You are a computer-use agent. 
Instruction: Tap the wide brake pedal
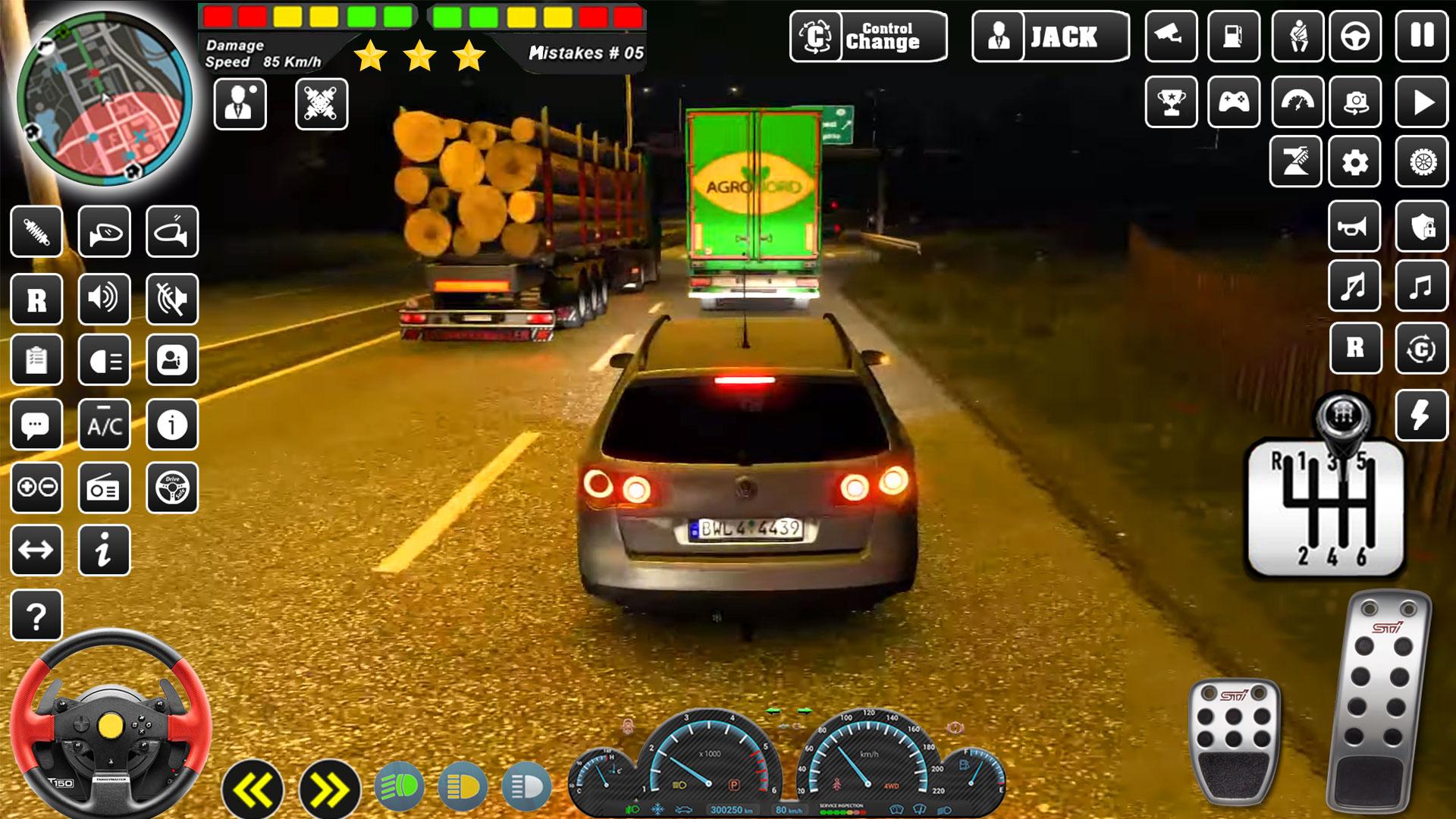[x=1234, y=739]
